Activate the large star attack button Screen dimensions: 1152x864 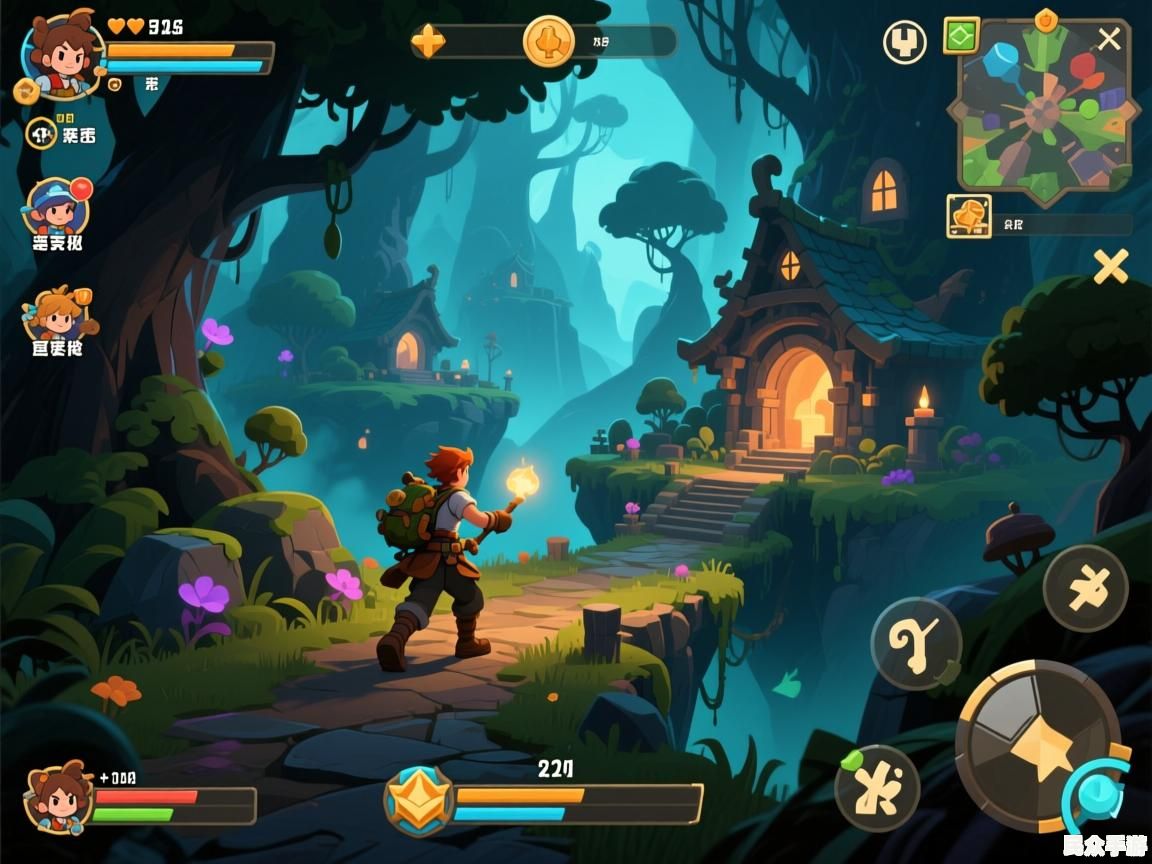[x=1039, y=746]
